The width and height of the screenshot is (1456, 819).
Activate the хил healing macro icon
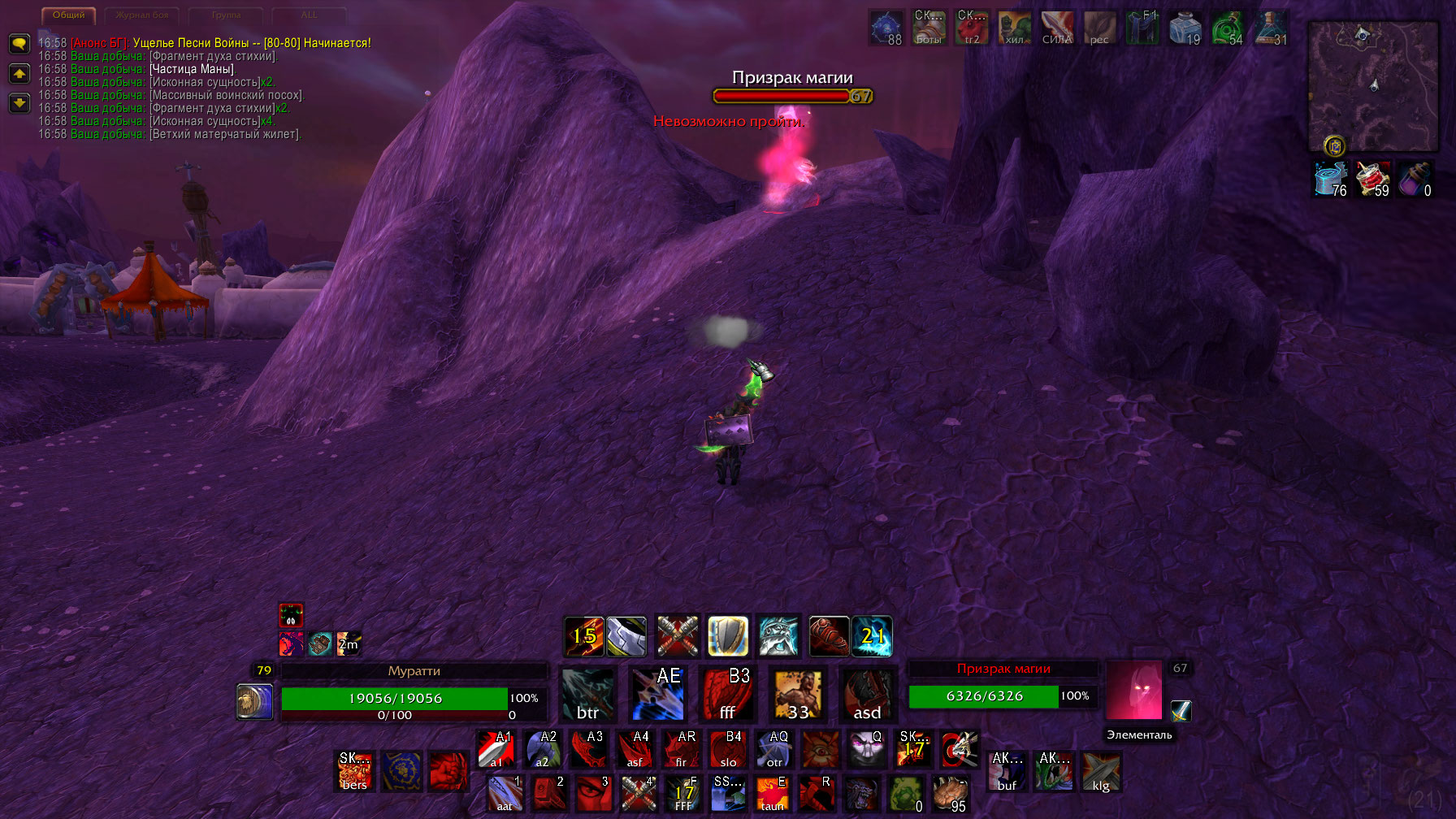click(1015, 28)
